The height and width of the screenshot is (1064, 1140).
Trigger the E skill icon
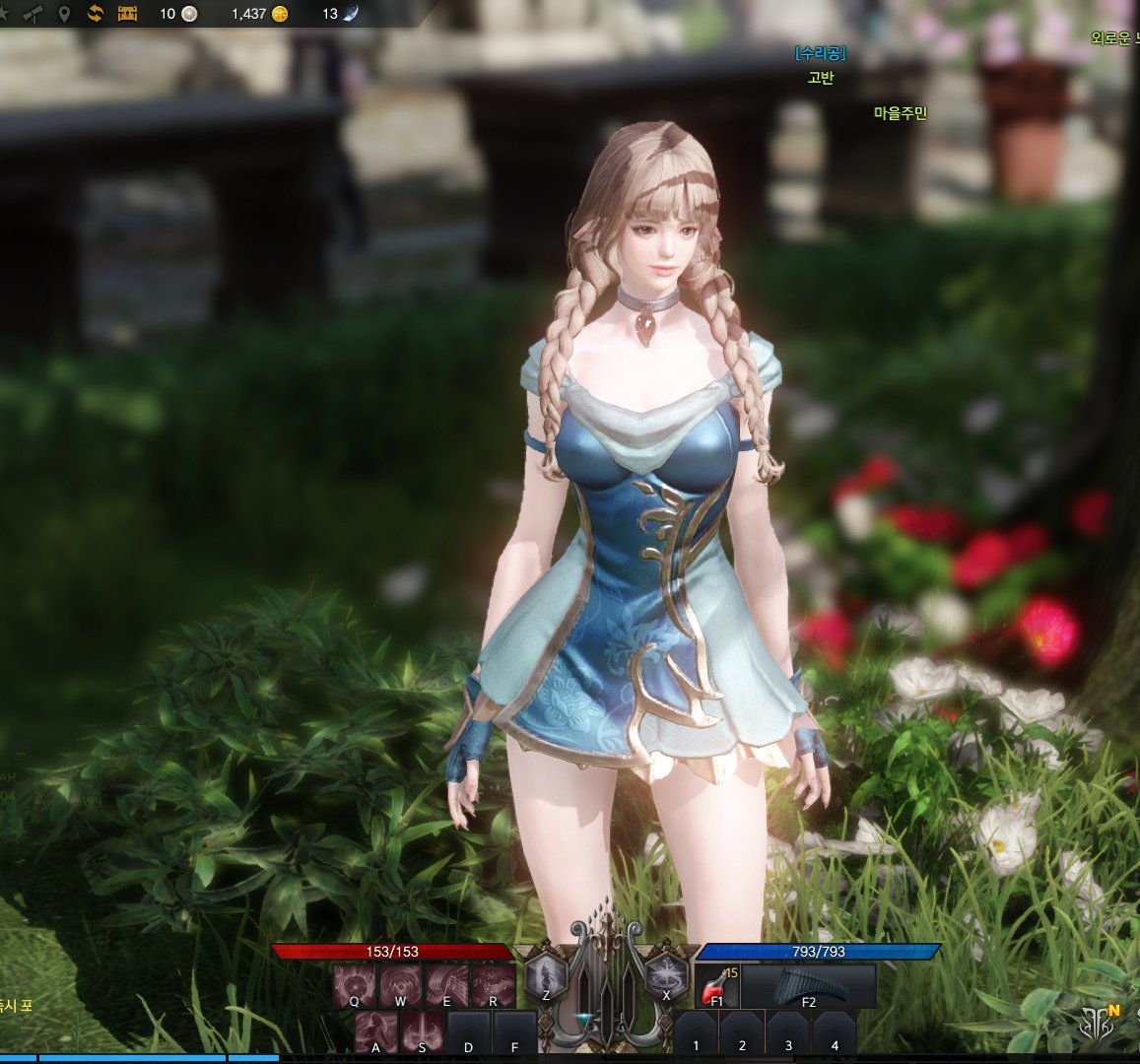tap(446, 984)
